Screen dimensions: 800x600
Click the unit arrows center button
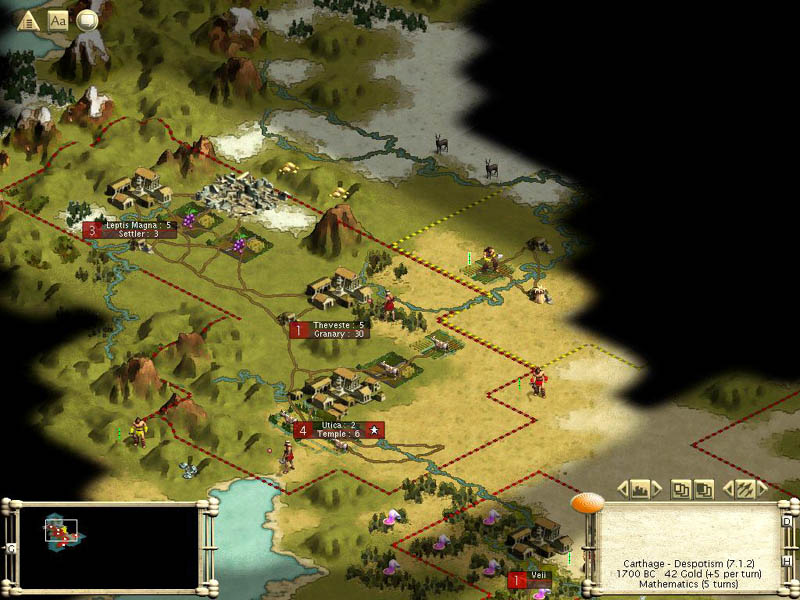click(x=745, y=489)
